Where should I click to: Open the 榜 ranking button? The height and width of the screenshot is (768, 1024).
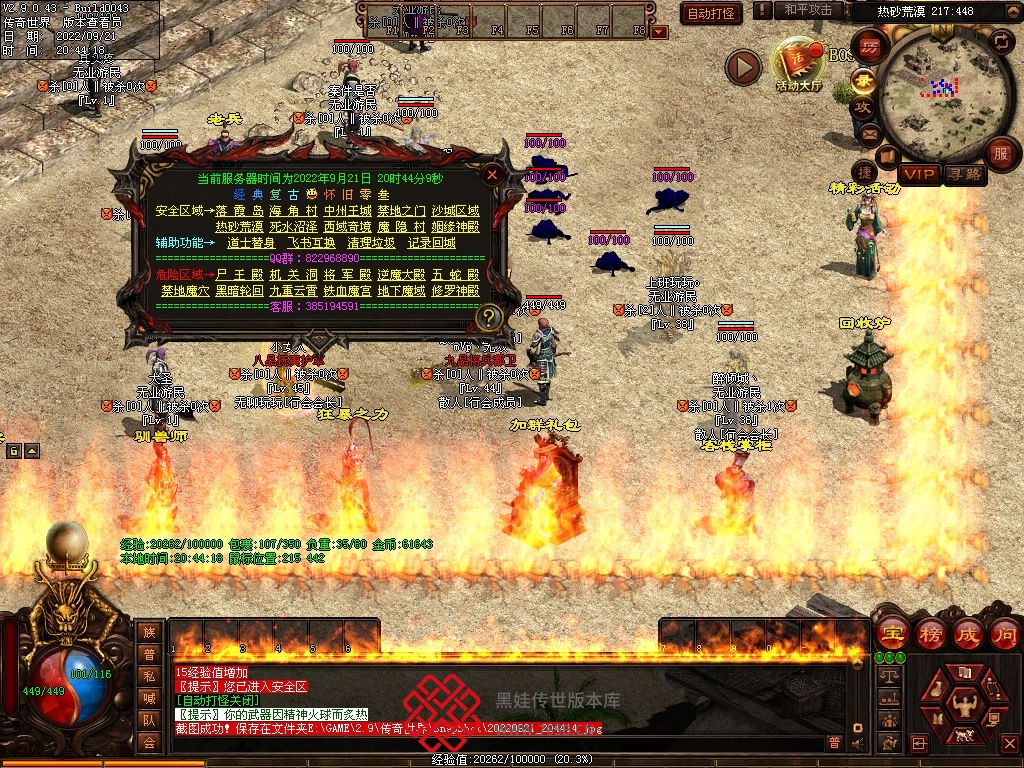click(930, 634)
